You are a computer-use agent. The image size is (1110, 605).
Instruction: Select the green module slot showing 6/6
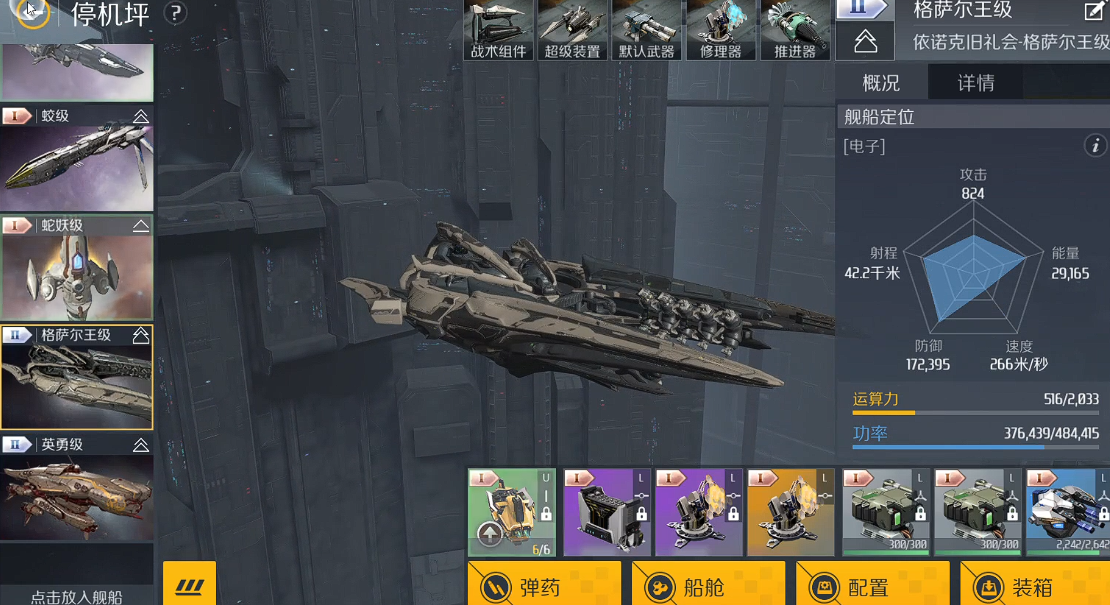tap(511, 512)
